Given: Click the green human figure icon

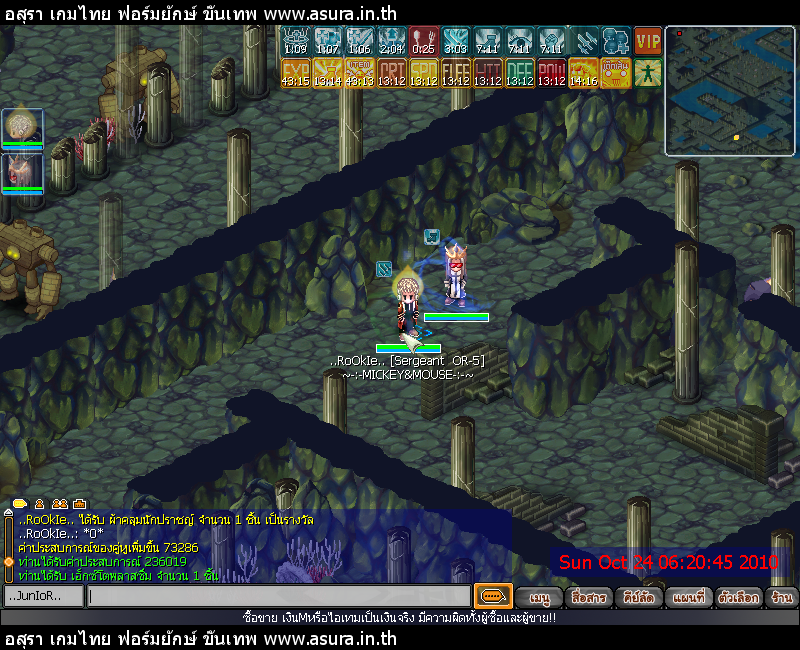Looking at the screenshot, I should [648, 73].
